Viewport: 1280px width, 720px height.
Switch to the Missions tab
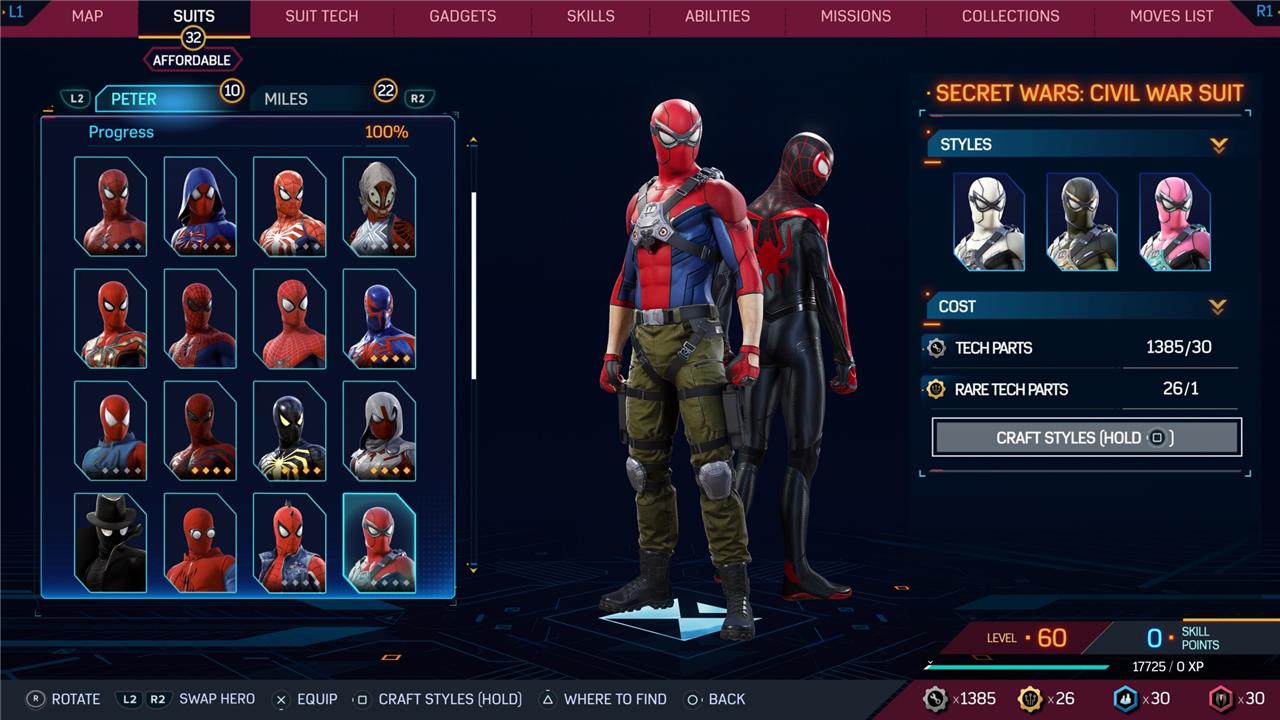click(x=855, y=16)
